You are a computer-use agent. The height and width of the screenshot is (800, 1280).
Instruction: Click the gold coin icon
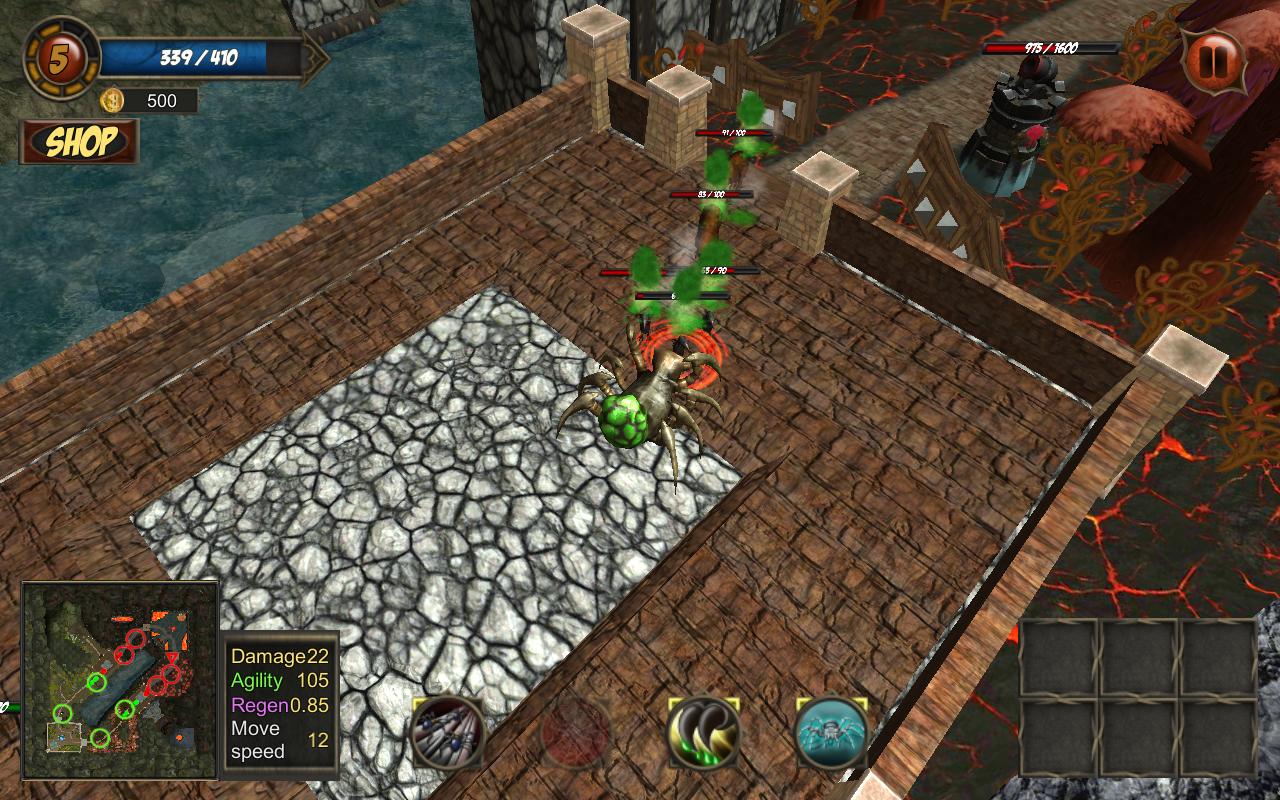pyautogui.click(x=112, y=100)
